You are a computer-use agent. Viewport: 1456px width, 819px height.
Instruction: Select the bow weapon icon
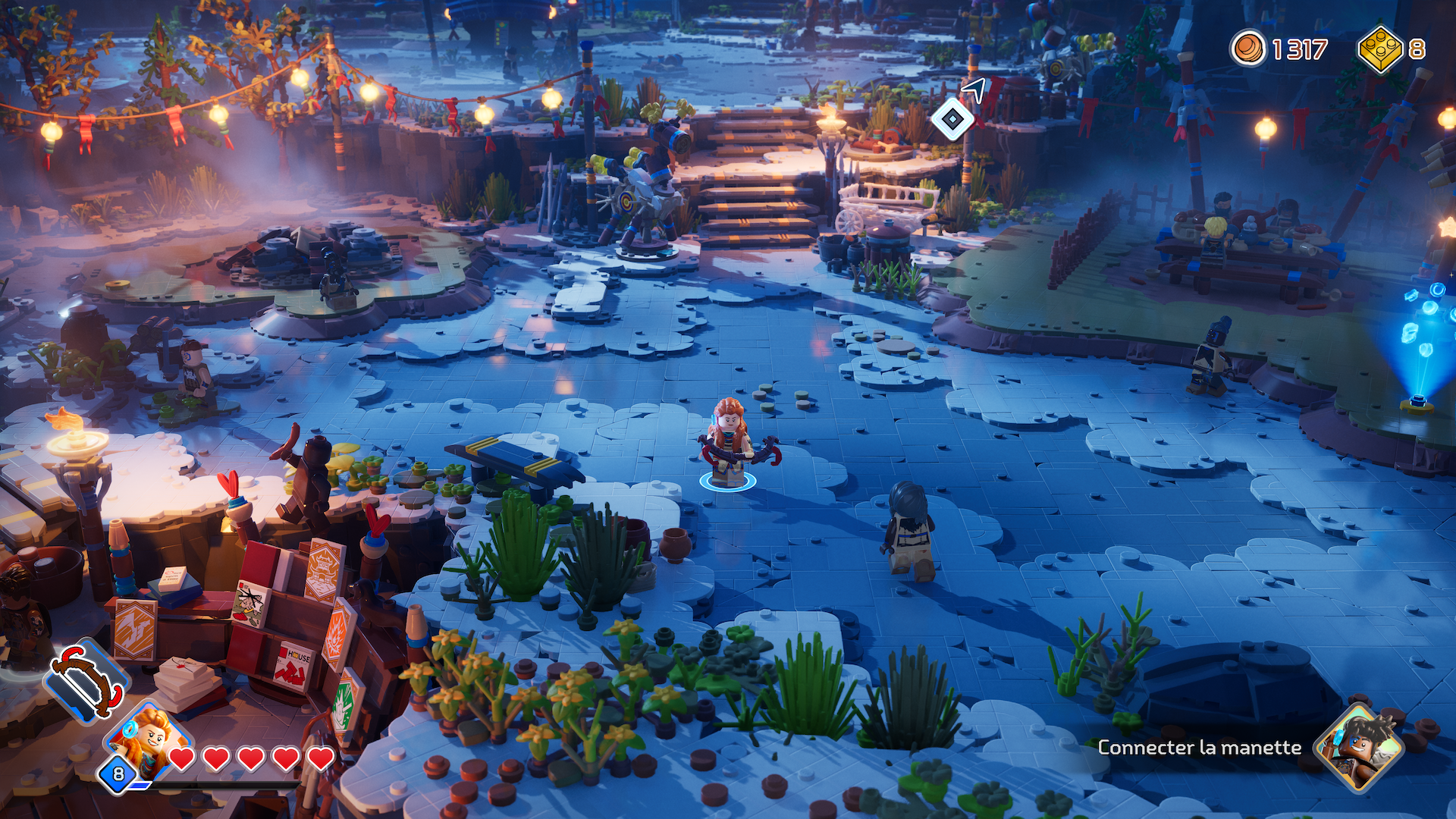[x=86, y=680]
